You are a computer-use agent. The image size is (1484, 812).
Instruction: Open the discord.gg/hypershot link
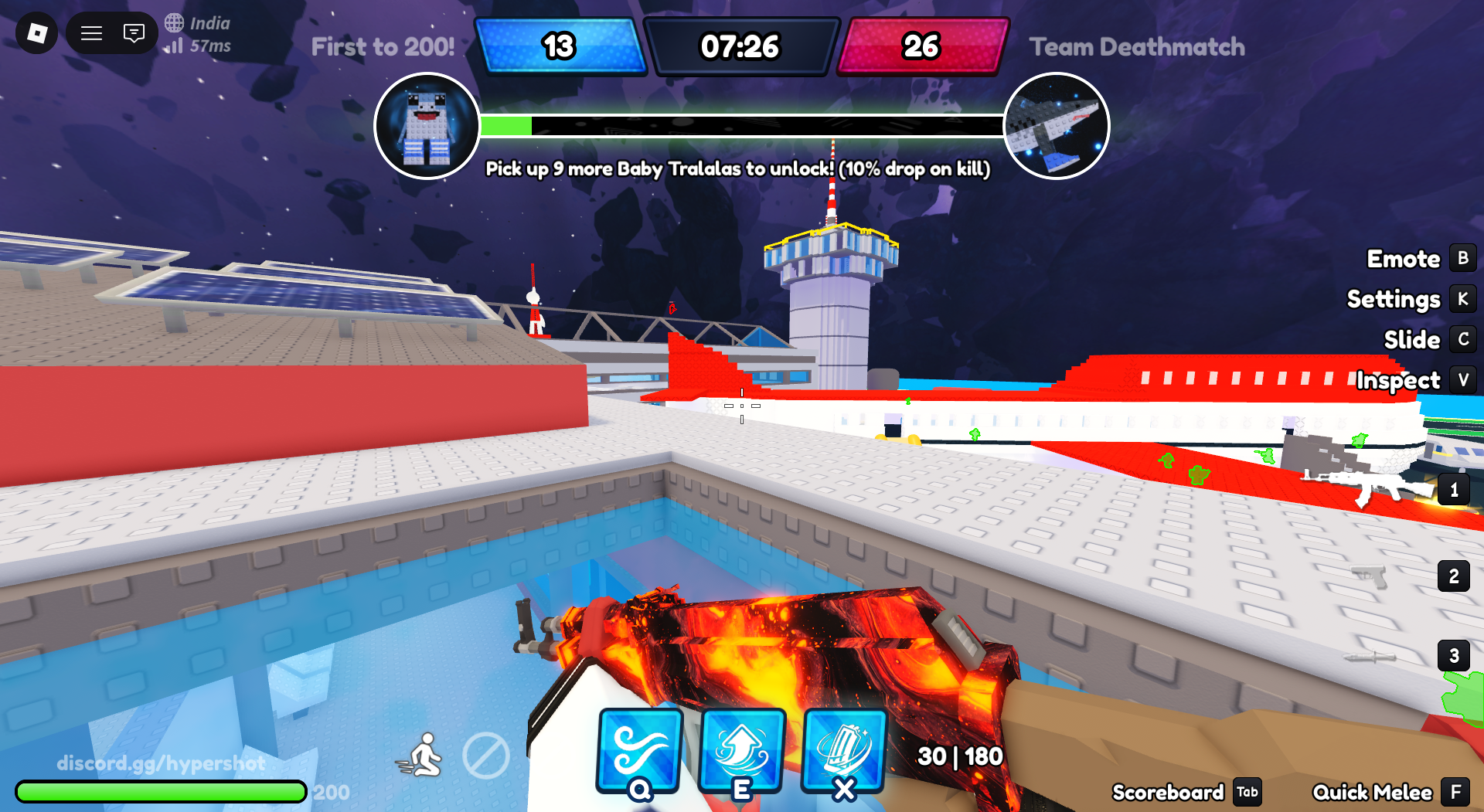pyautogui.click(x=162, y=763)
